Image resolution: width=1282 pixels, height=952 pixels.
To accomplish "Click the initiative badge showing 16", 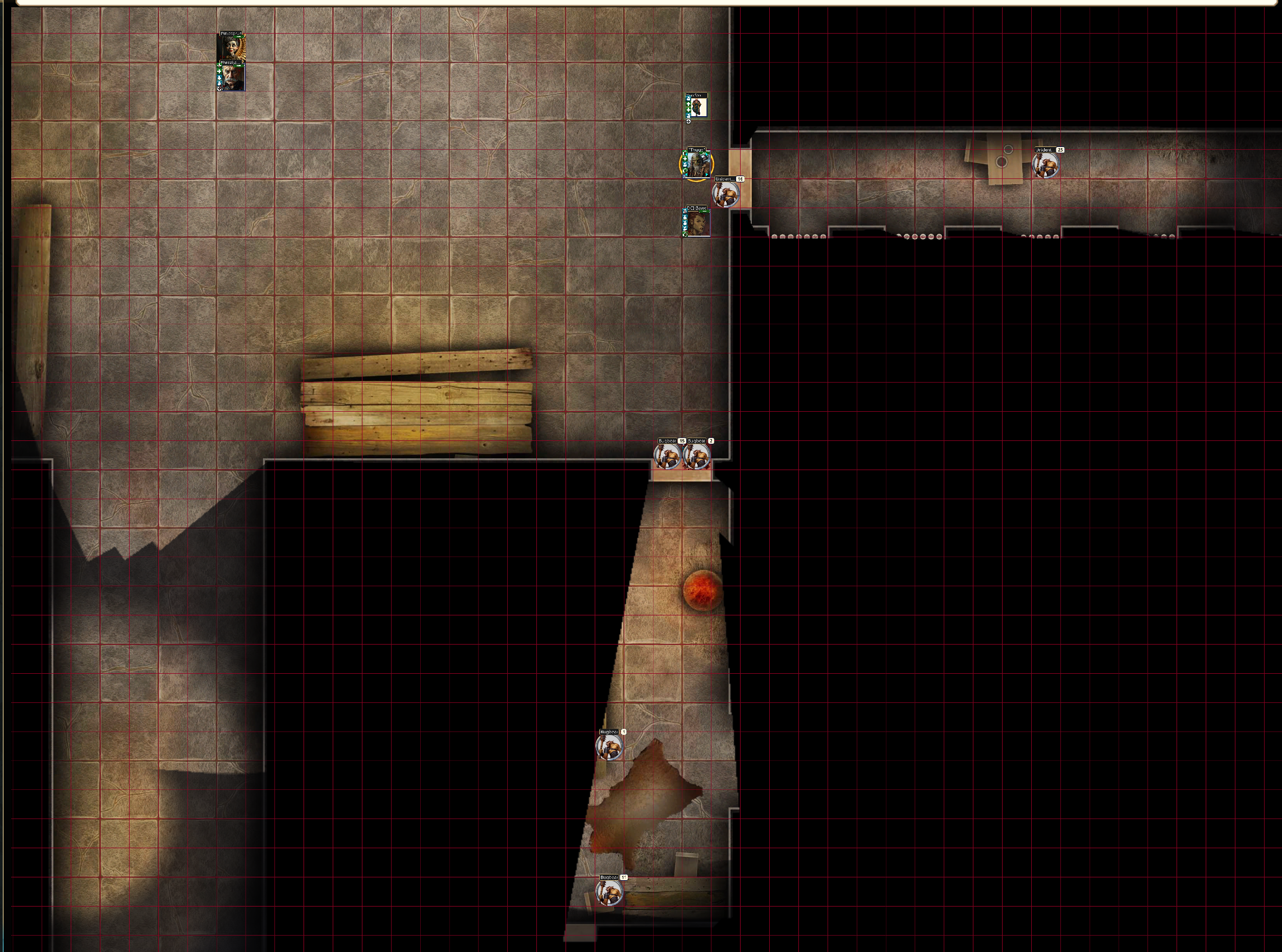I will point(740,179).
